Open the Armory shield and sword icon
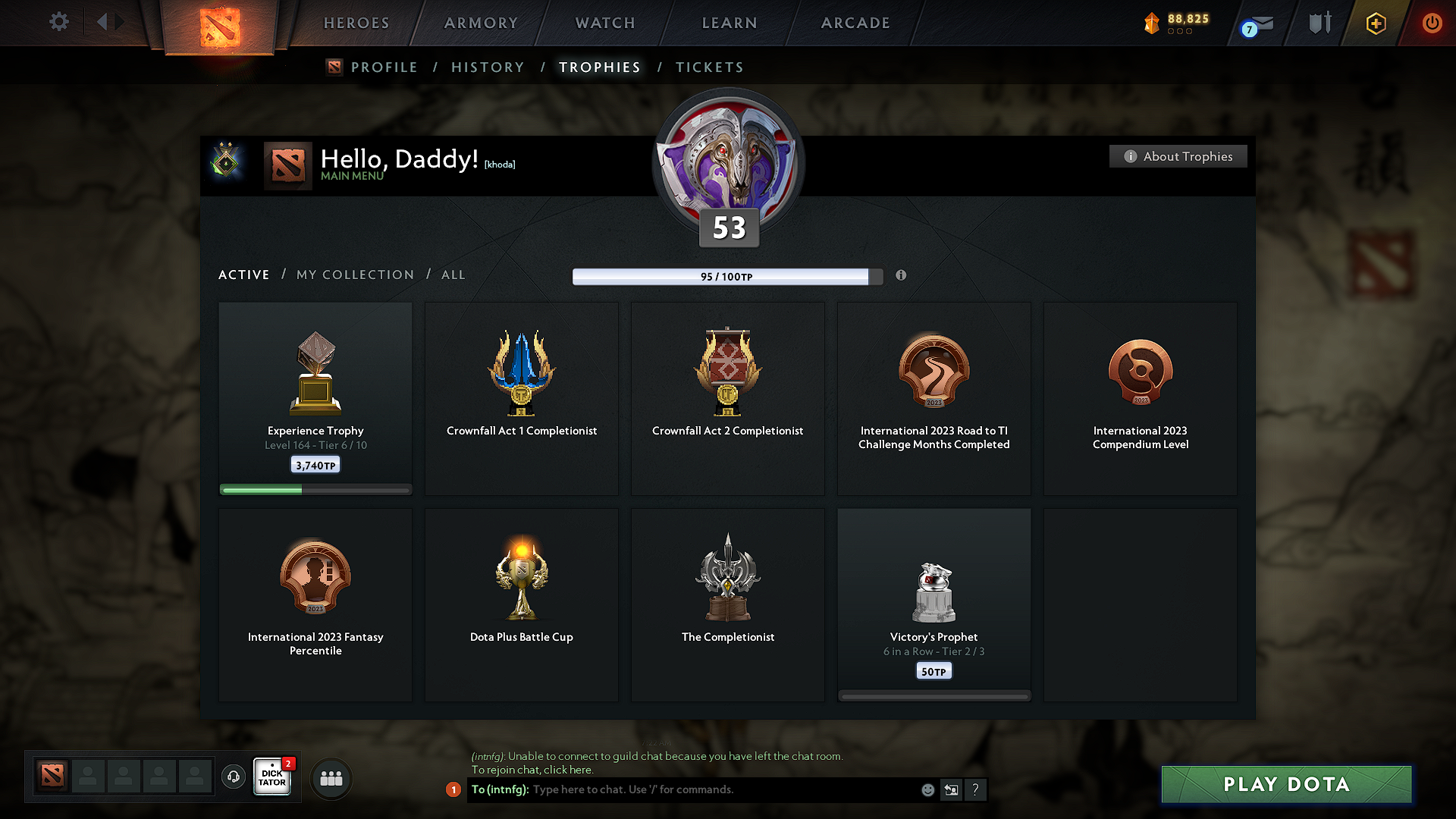The width and height of the screenshot is (1456, 819). 1318,23
